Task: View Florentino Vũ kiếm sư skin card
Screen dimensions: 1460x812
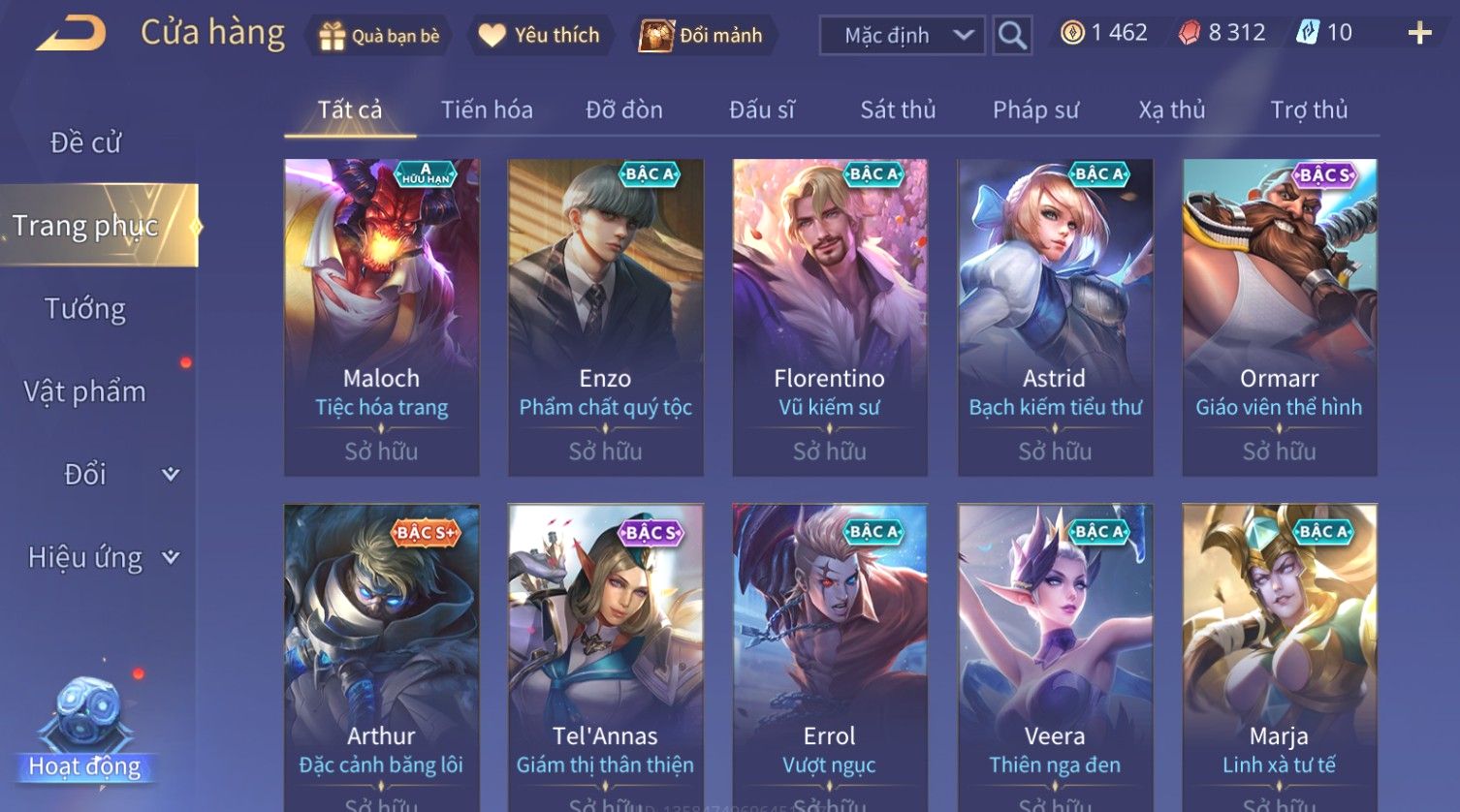Action: pos(830,317)
